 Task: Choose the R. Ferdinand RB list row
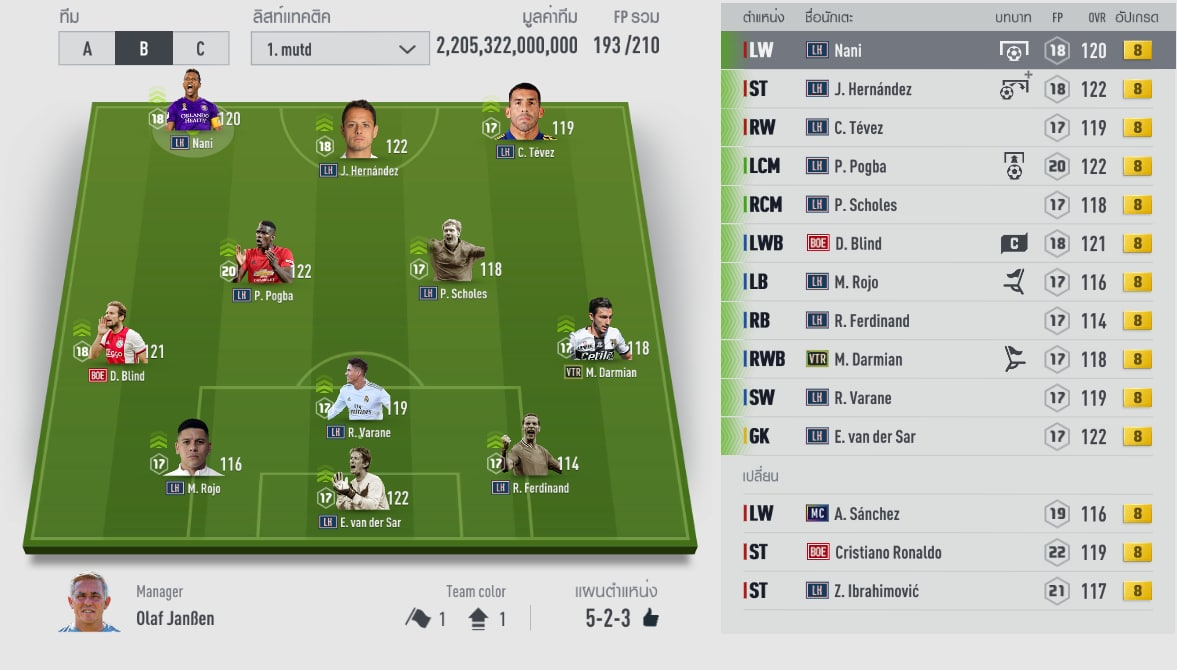pos(946,321)
